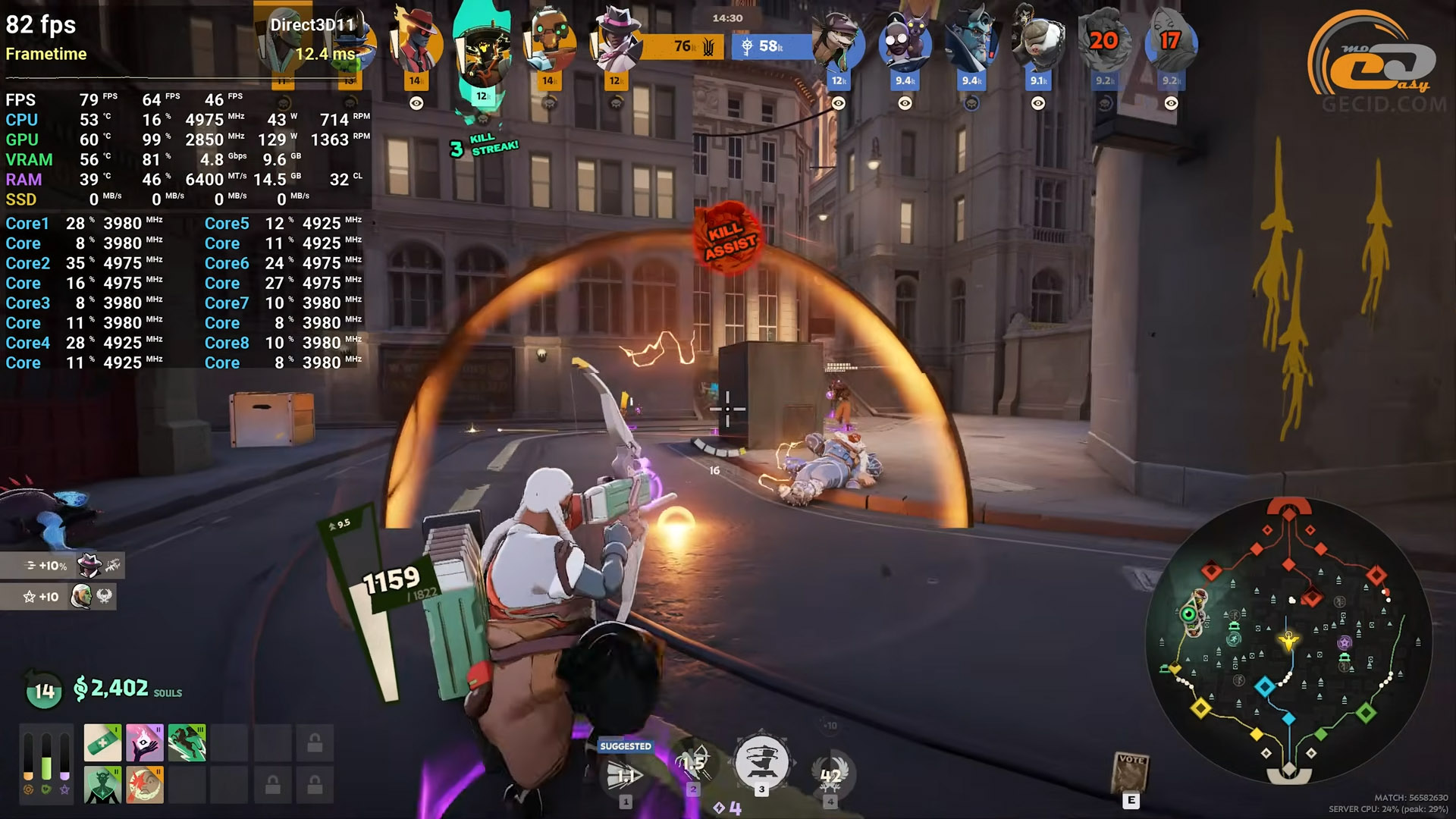The width and height of the screenshot is (1456, 819).
Task: Activate the whirlwind third ability
Action: click(x=761, y=762)
